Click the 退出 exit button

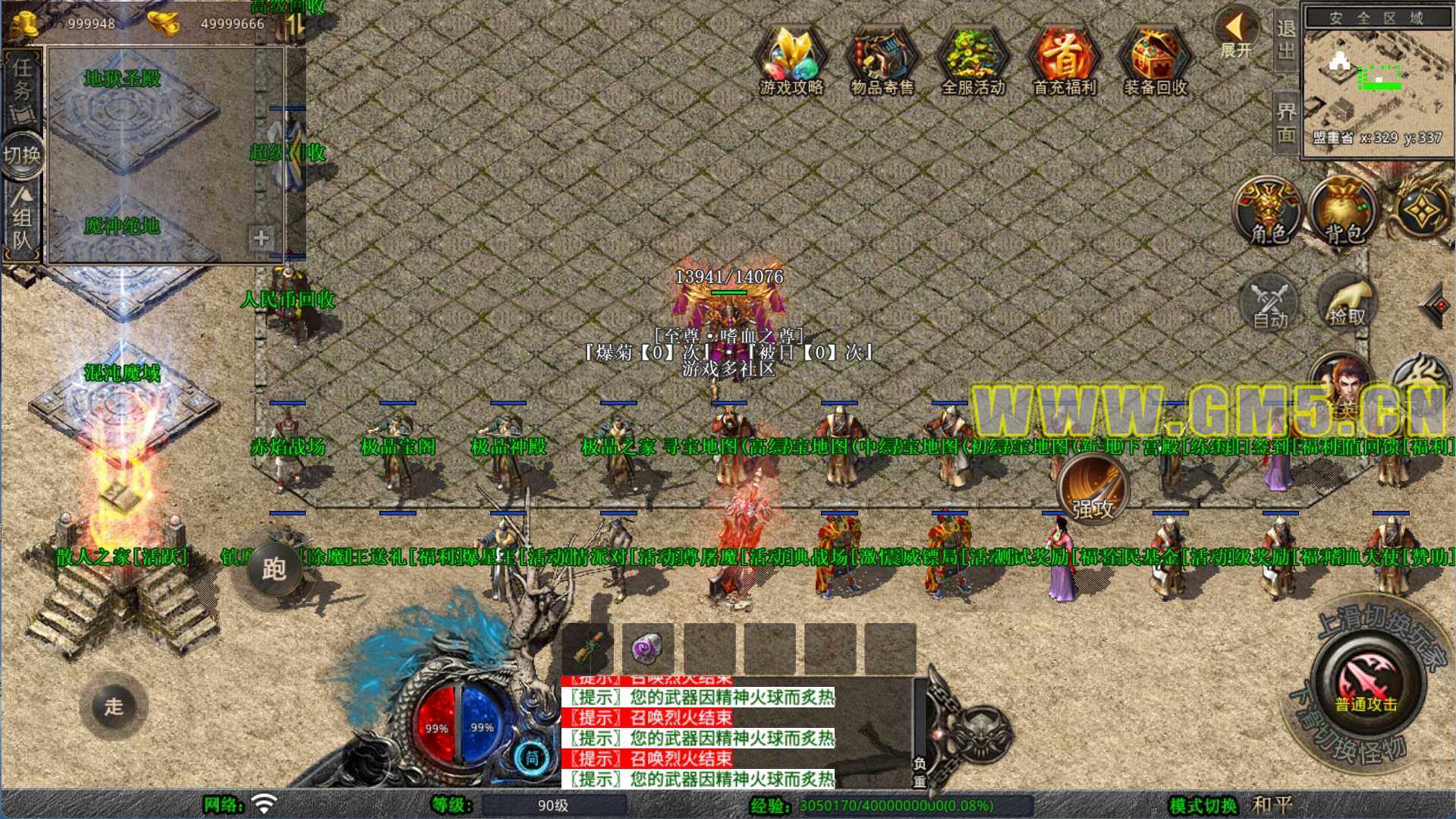coord(1285,39)
